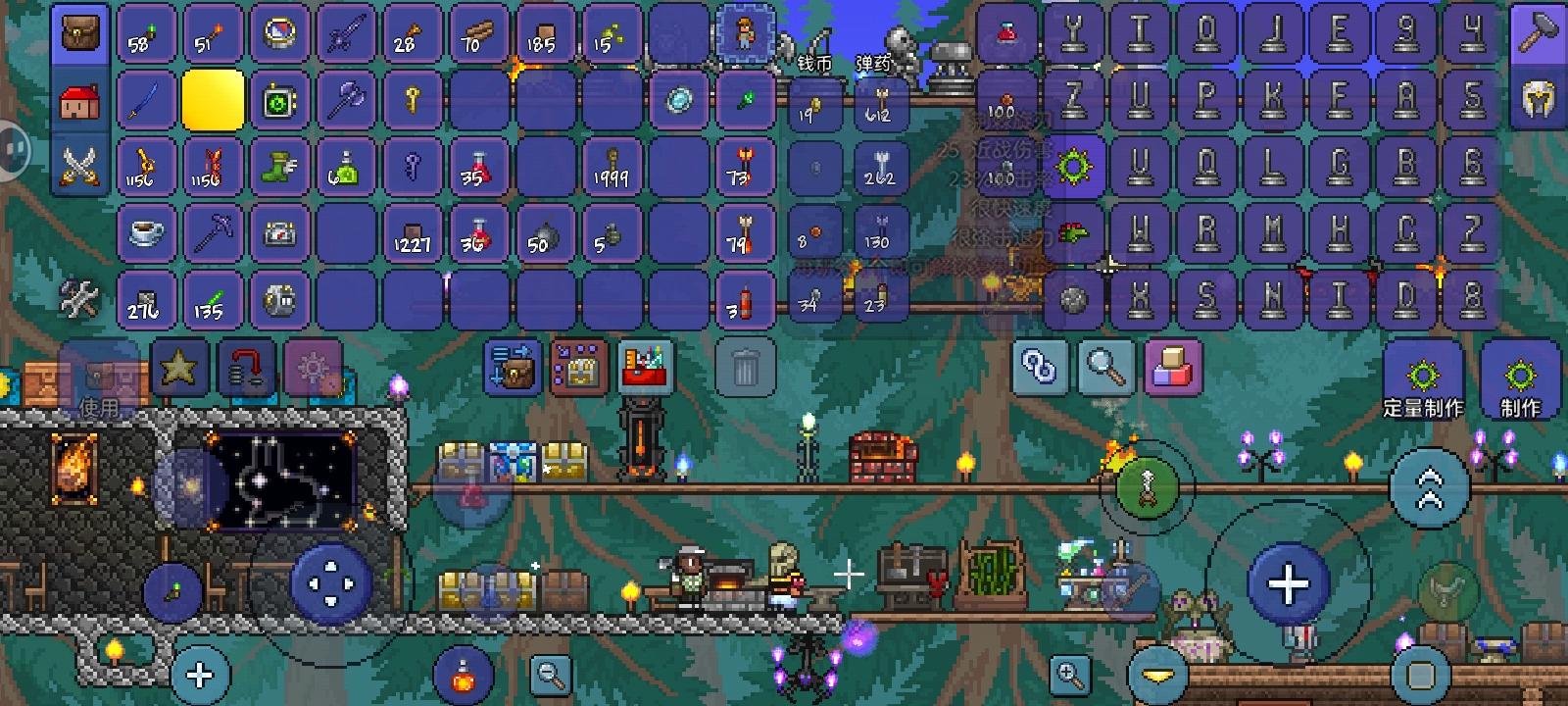Open quick stack to nearby chests icon
Viewport: 1568px width, 706px height.
pos(577,368)
